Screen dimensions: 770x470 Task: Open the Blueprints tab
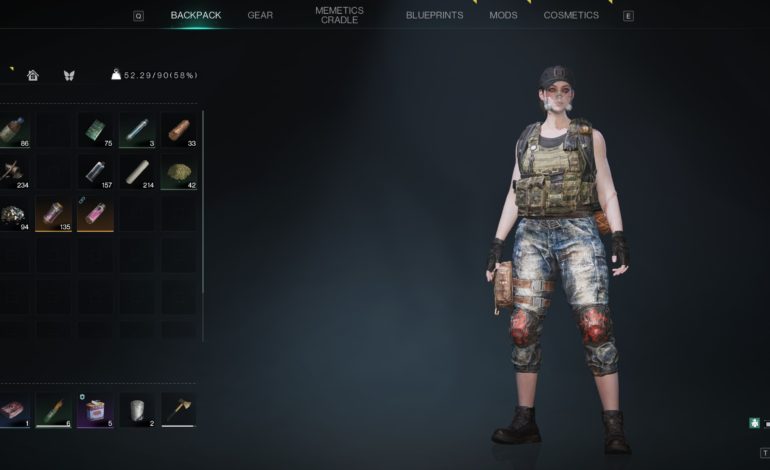(x=435, y=15)
